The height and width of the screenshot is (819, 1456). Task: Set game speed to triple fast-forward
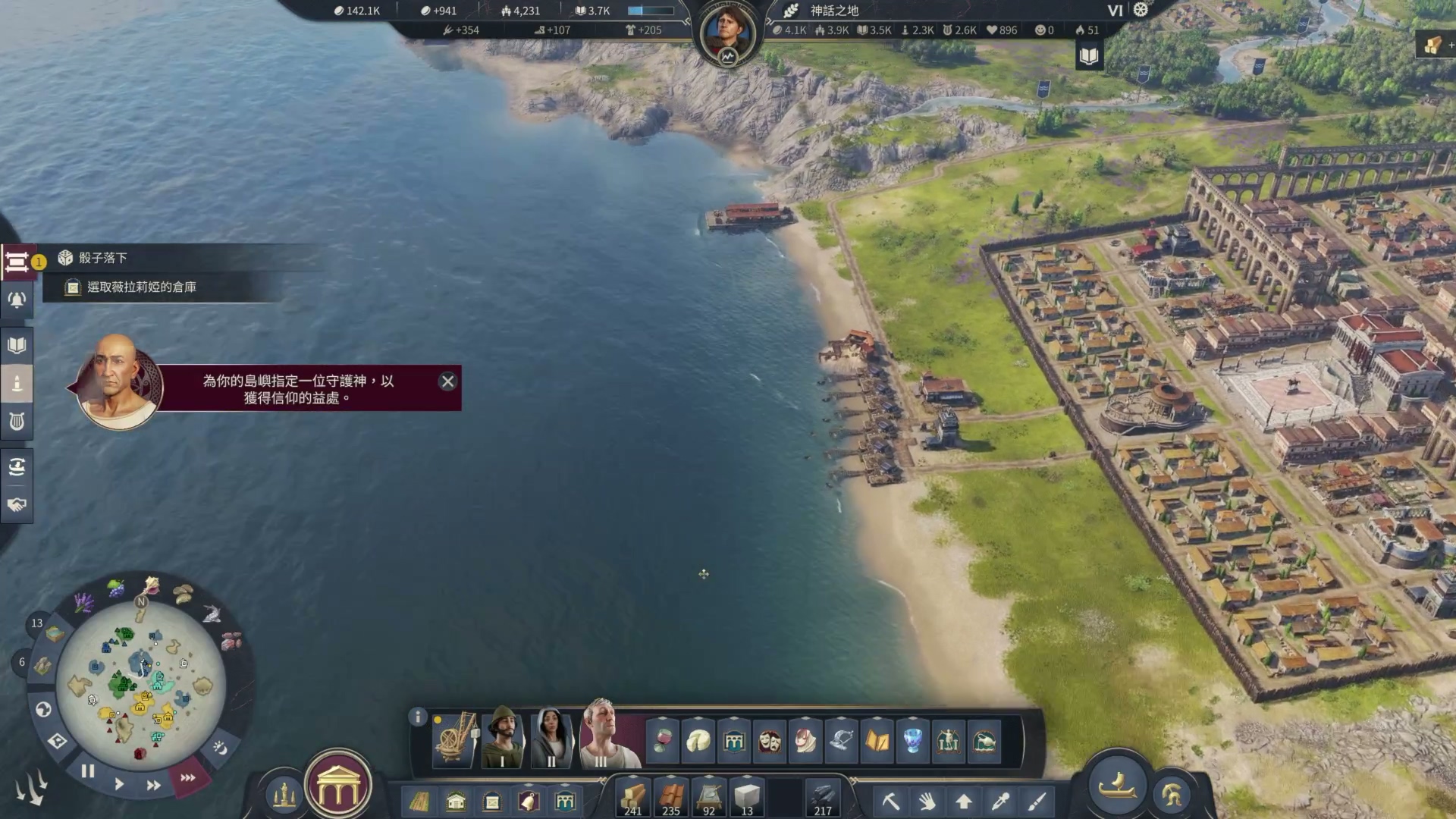(x=188, y=777)
